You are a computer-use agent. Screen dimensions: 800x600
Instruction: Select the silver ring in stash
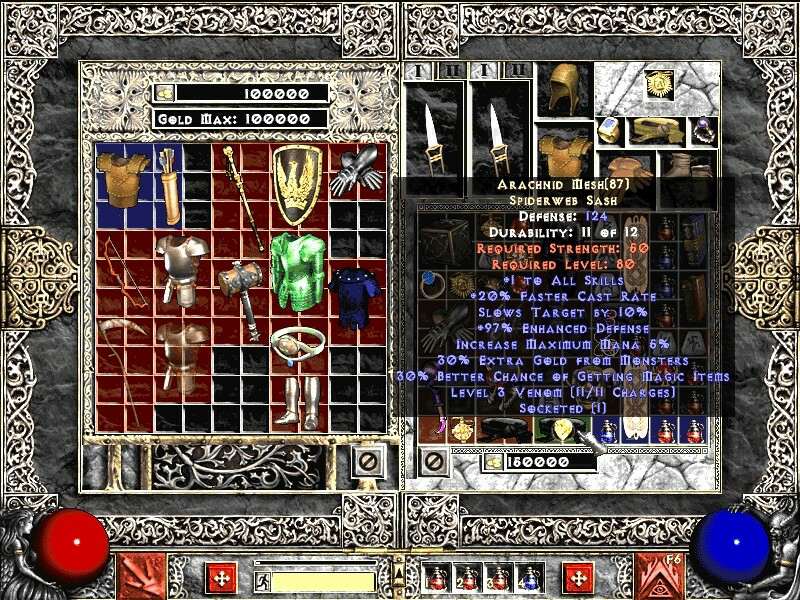294,342
